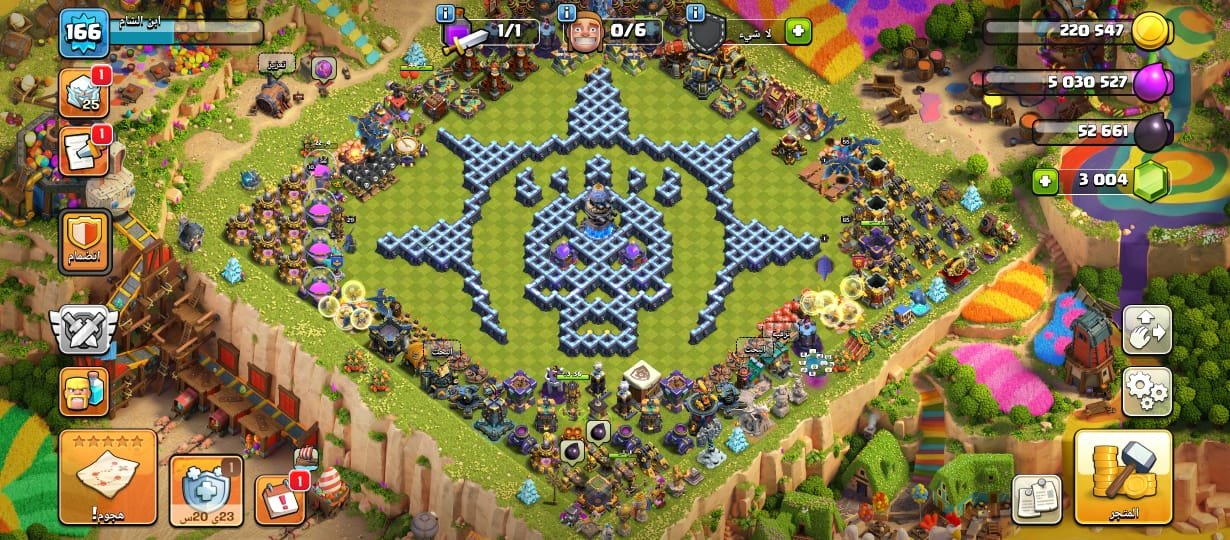Show info for the empty shield status
This screenshot has width=1230, height=540.
[x=695, y=14]
